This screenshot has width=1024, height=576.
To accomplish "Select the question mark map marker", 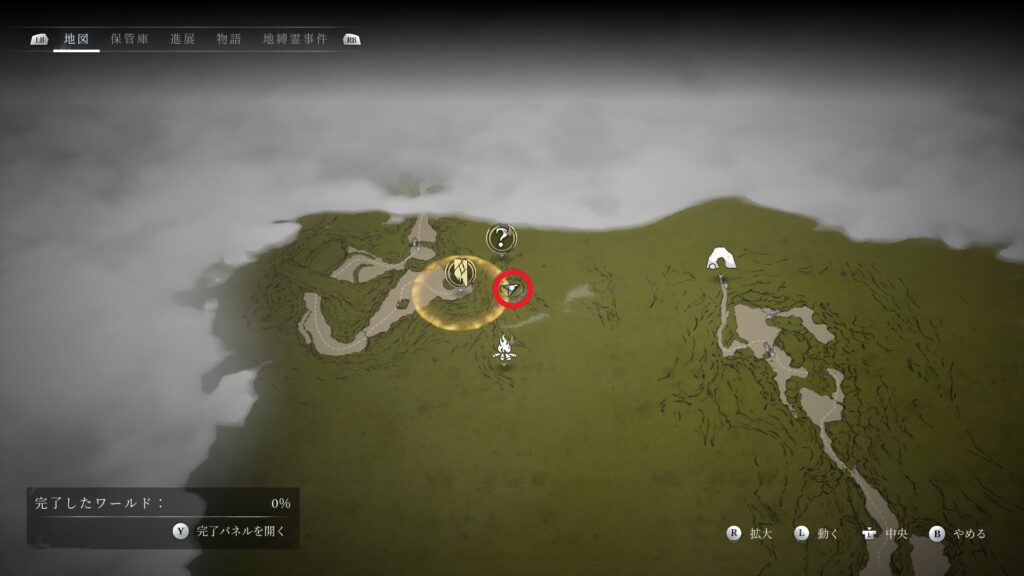I will click(500, 238).
